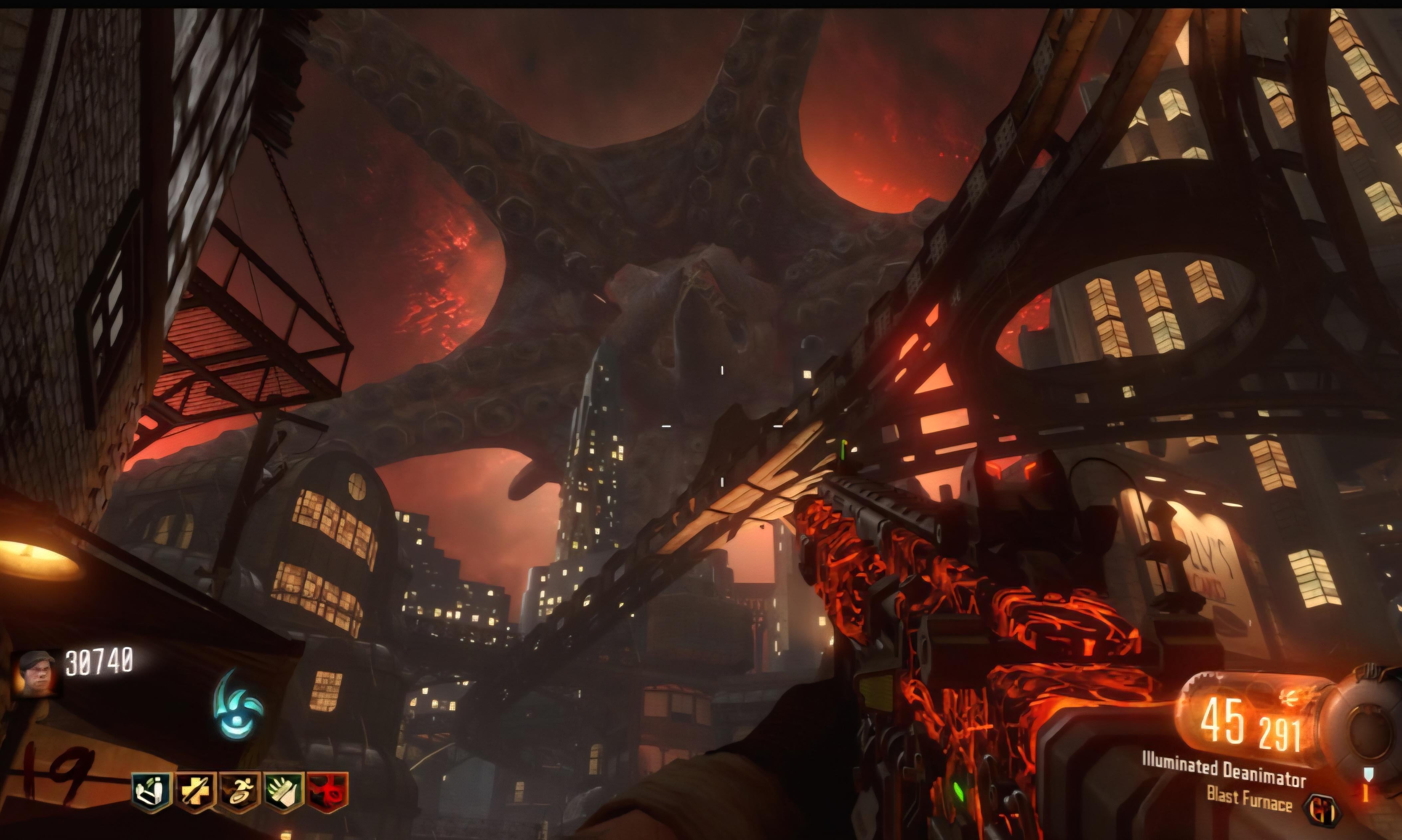Click the Juggernog perk icon with cross
Image resolution: width=1402 pixels, height=840 pixels.
point(196,792)
